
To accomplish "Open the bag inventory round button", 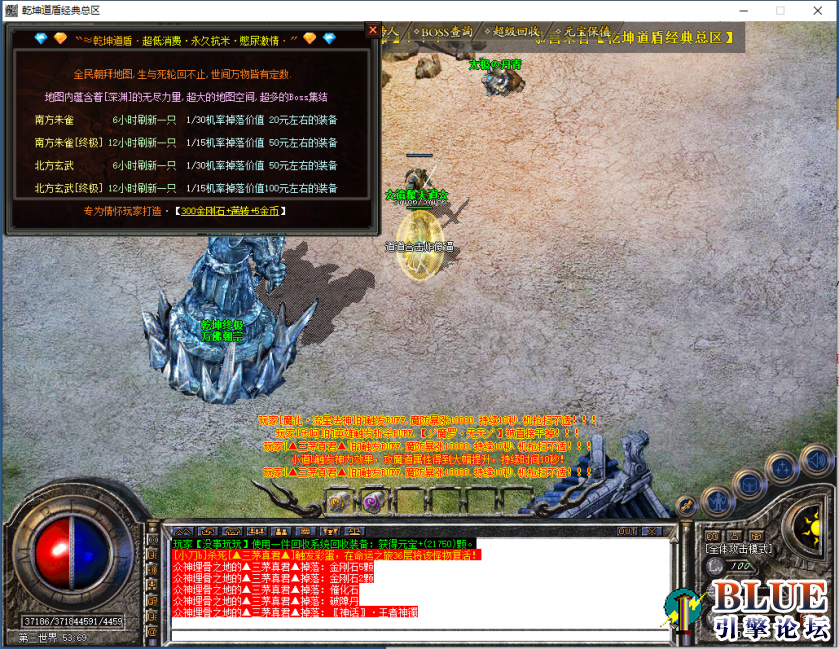I will (750, 483).
